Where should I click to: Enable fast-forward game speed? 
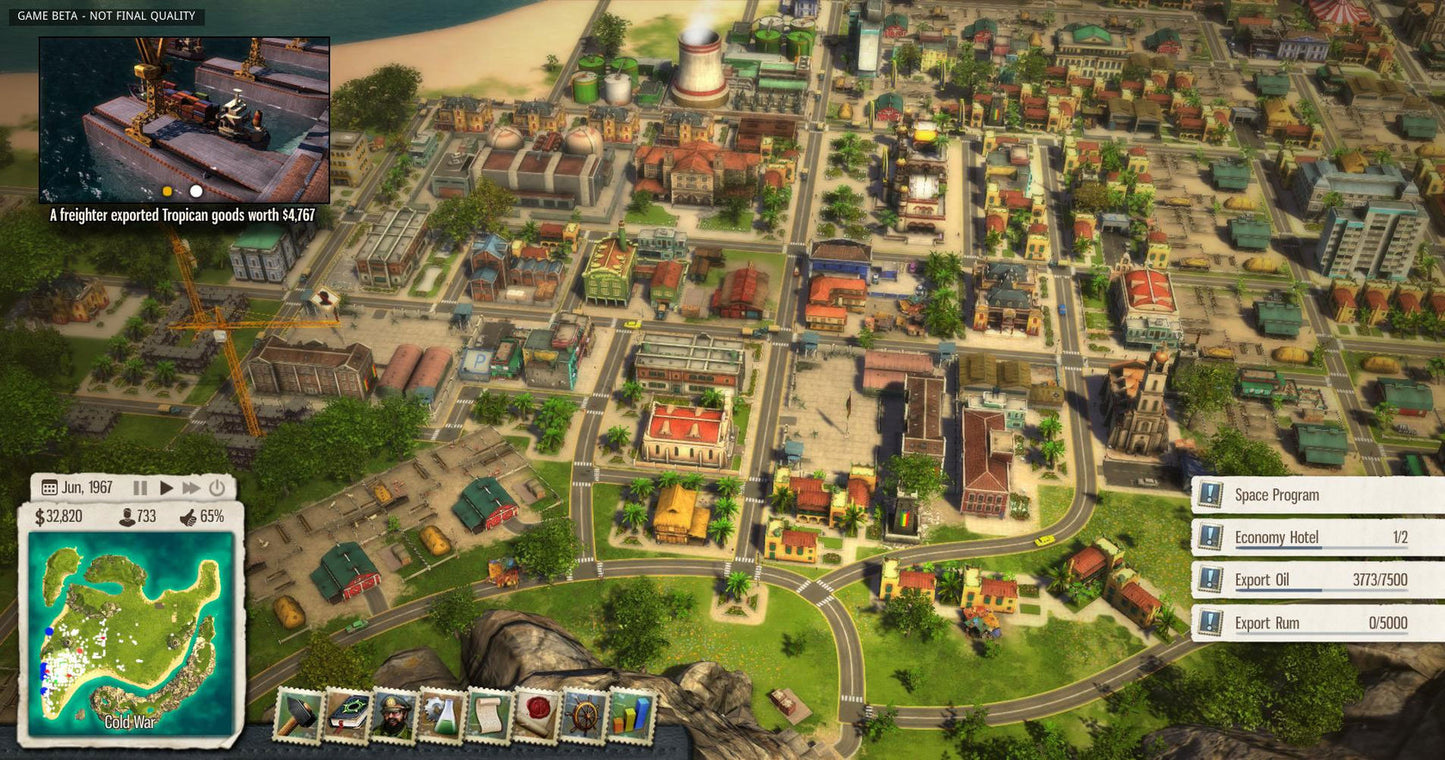pyautogui.click(x=189, y=487)
